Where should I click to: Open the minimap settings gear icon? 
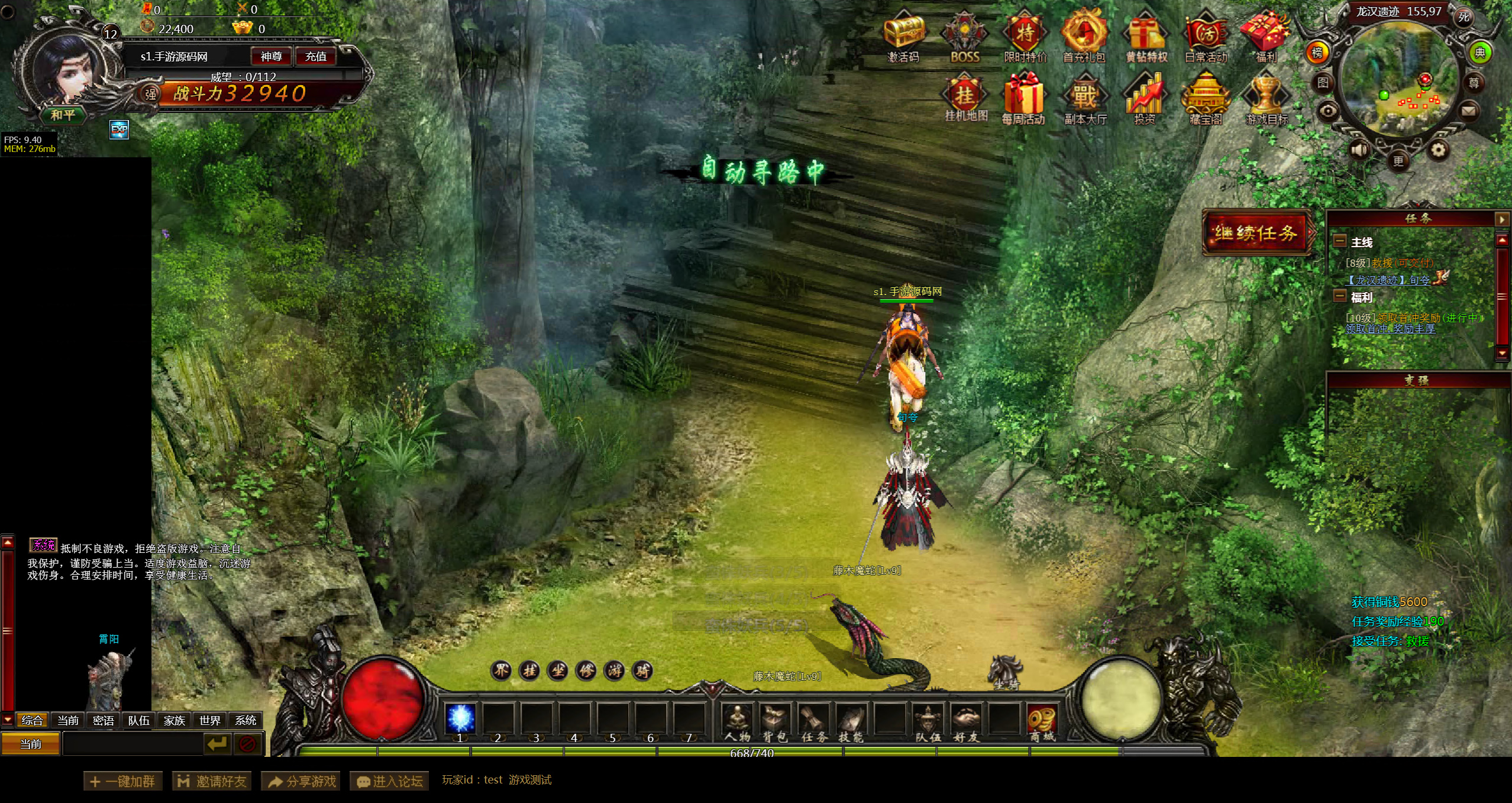coord(1438,150)
